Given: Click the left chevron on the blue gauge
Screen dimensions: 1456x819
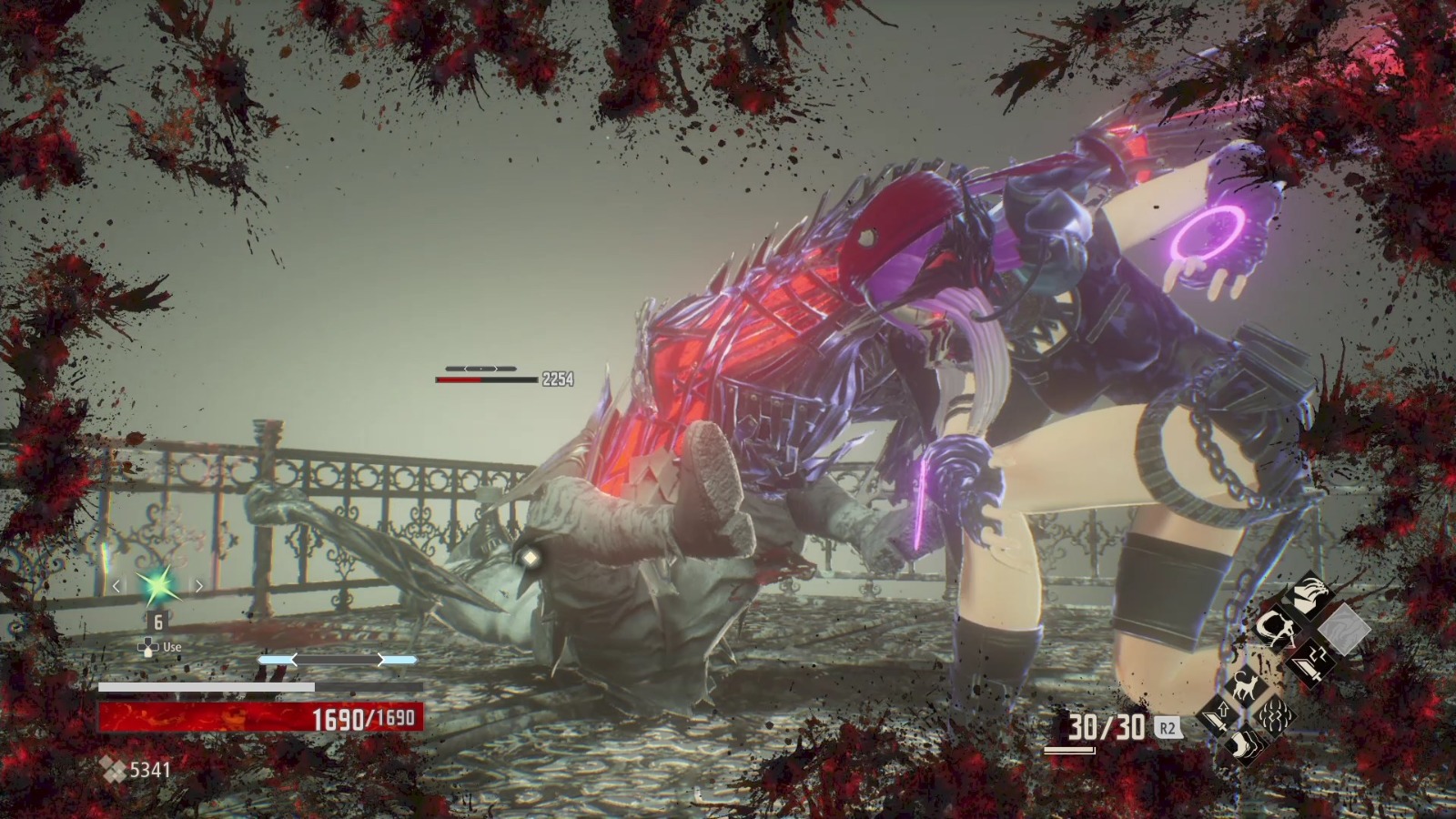Looking at the screenshot, I should tap(294, 660).
